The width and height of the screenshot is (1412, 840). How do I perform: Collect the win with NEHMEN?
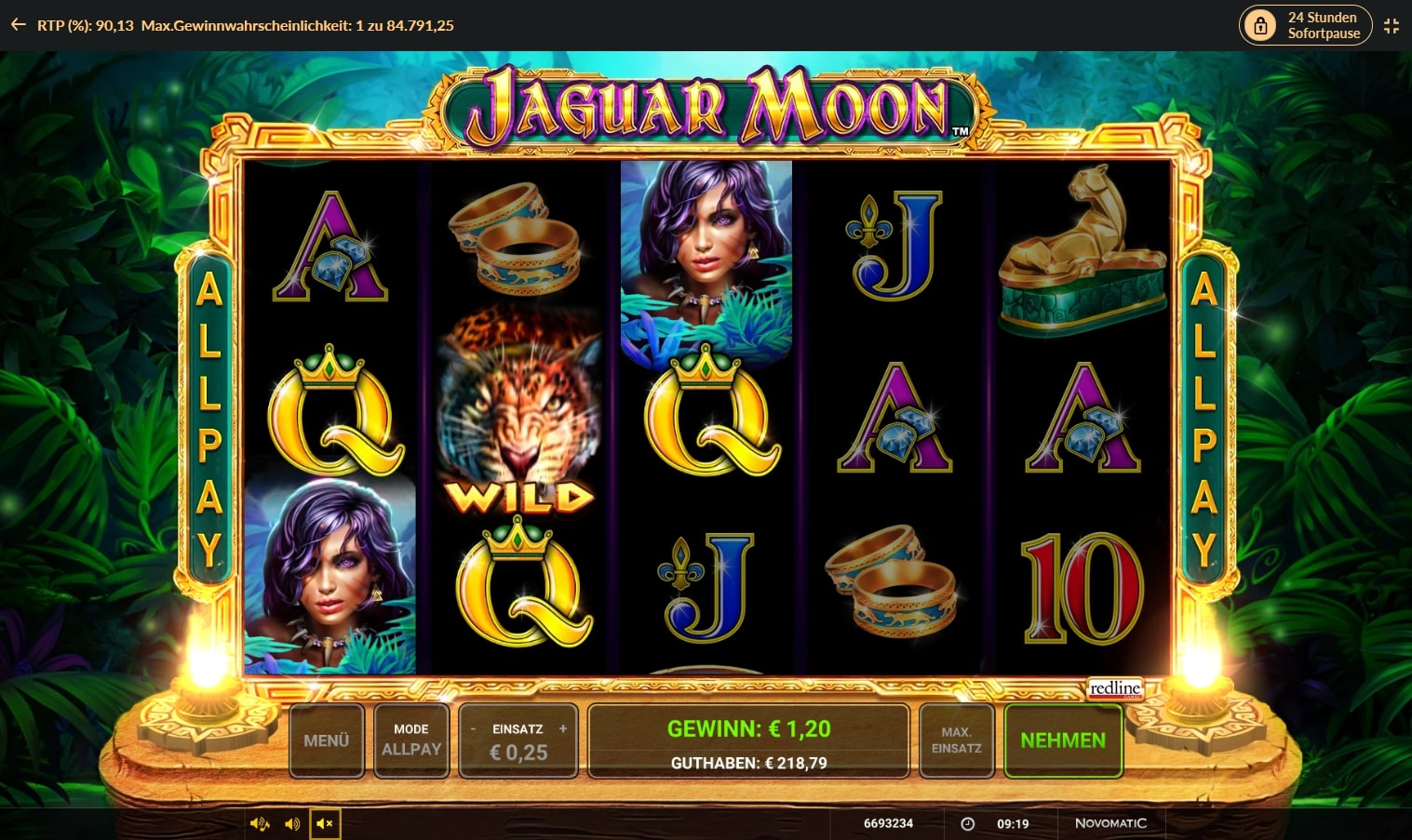(x=1063, y=740)
